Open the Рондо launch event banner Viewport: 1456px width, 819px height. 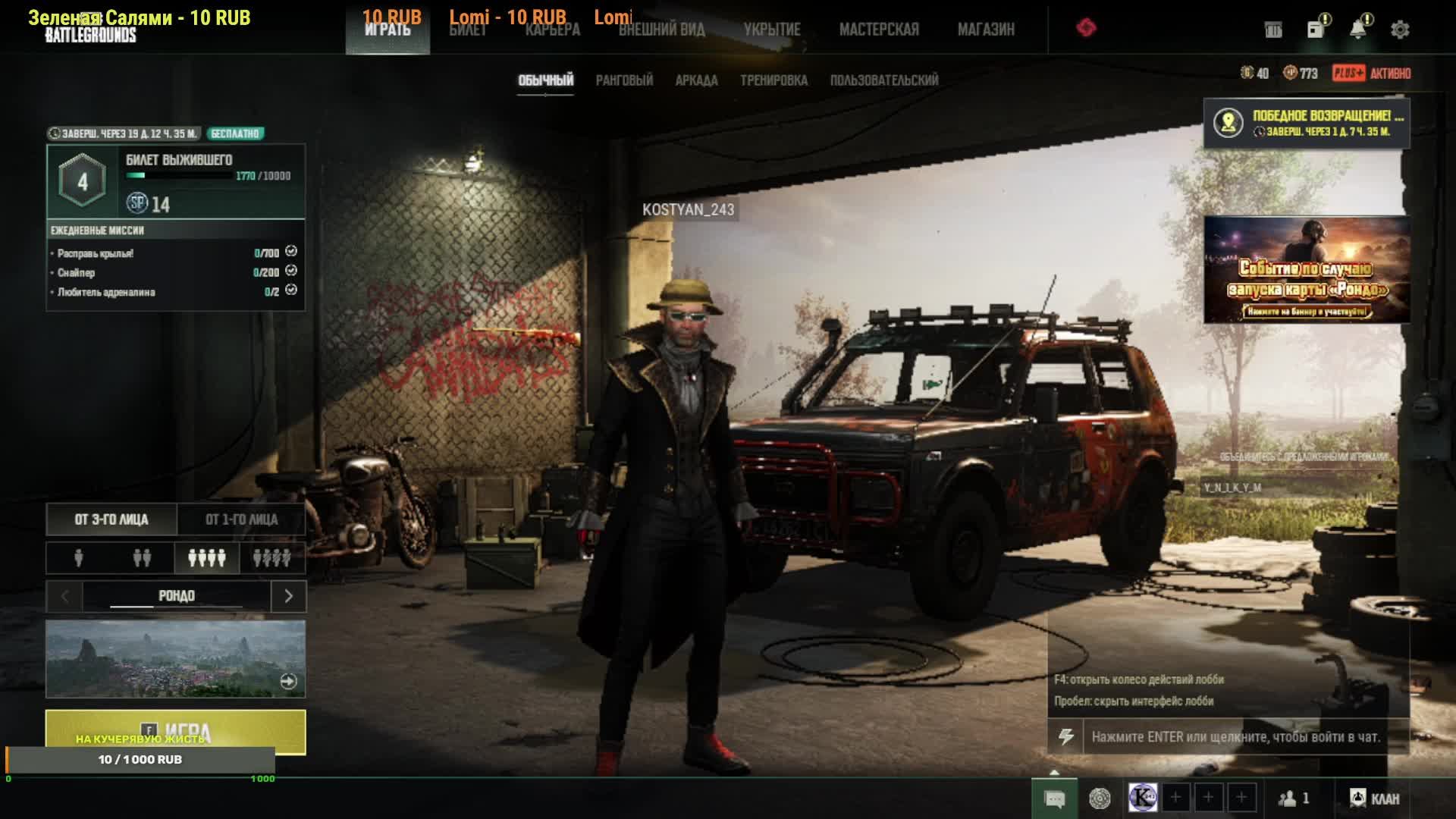coord(1306,269)
